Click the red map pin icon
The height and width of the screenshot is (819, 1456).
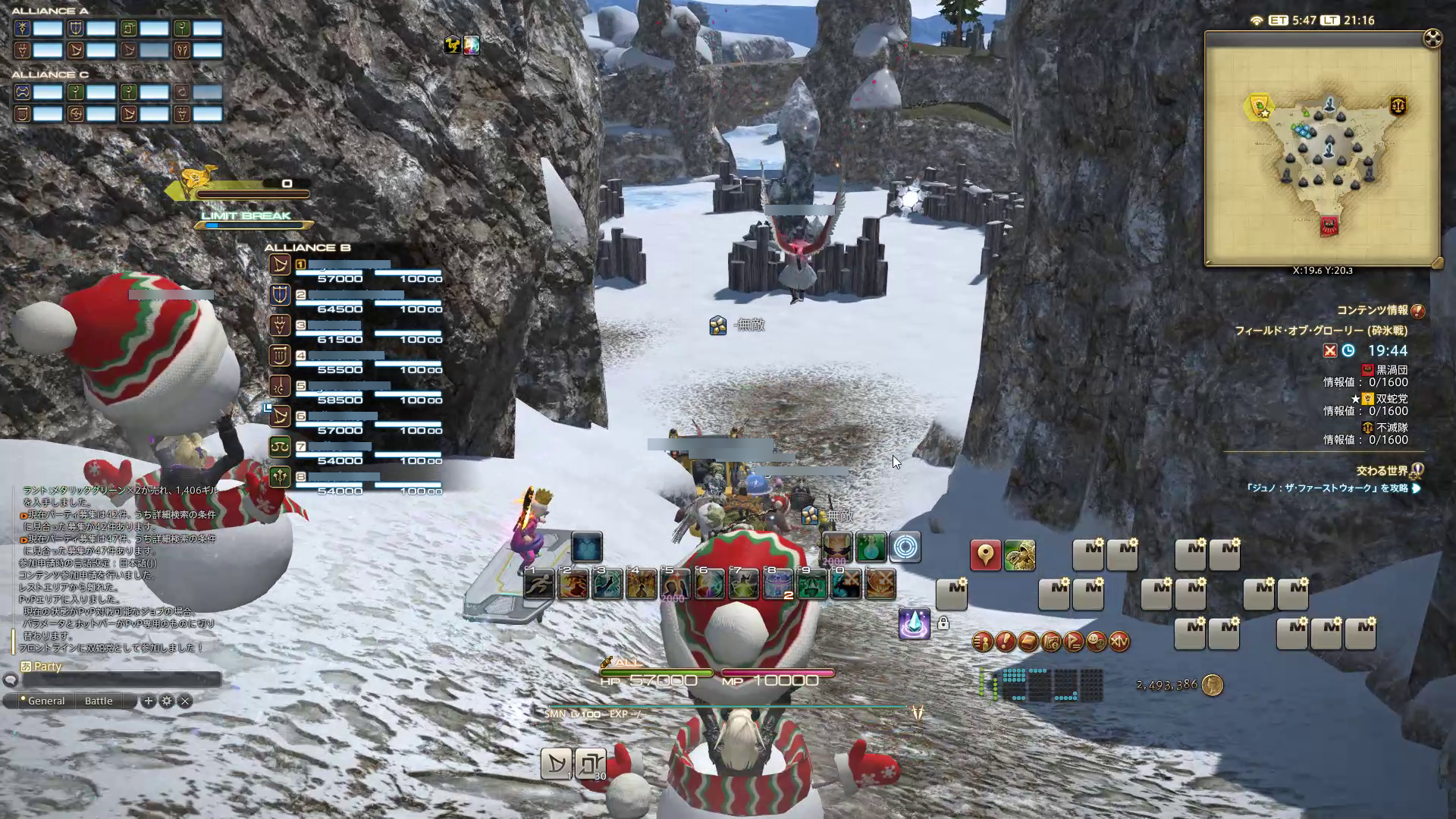pos(985,556)
